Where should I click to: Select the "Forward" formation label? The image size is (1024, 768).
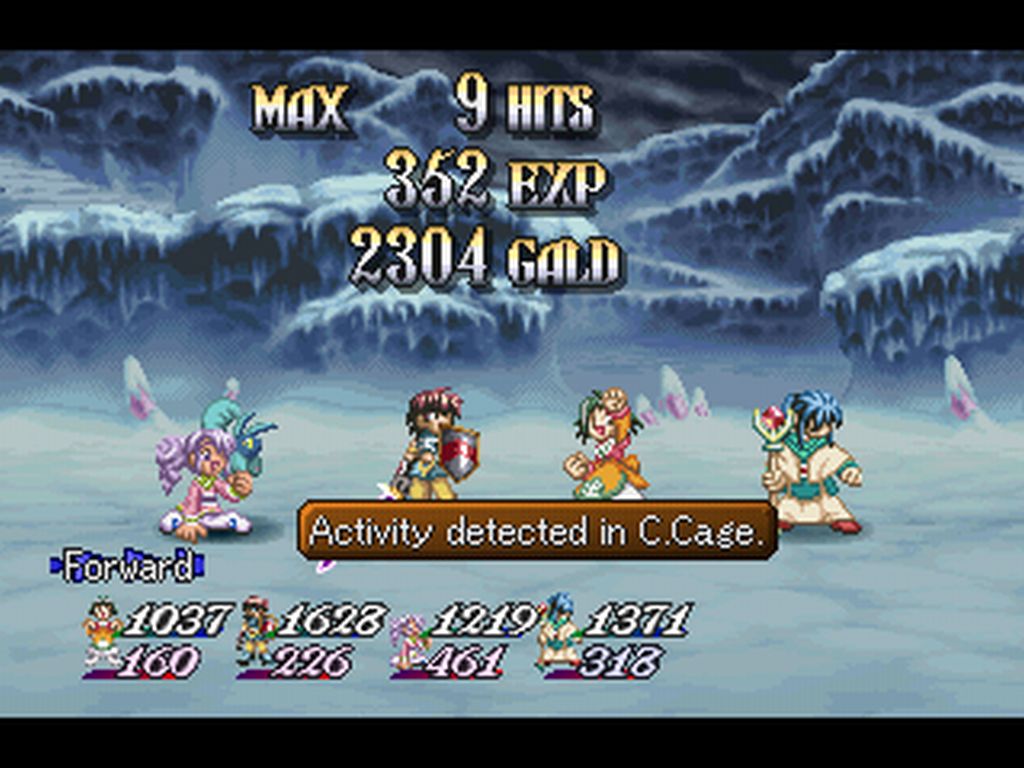[x=127, y=567]
